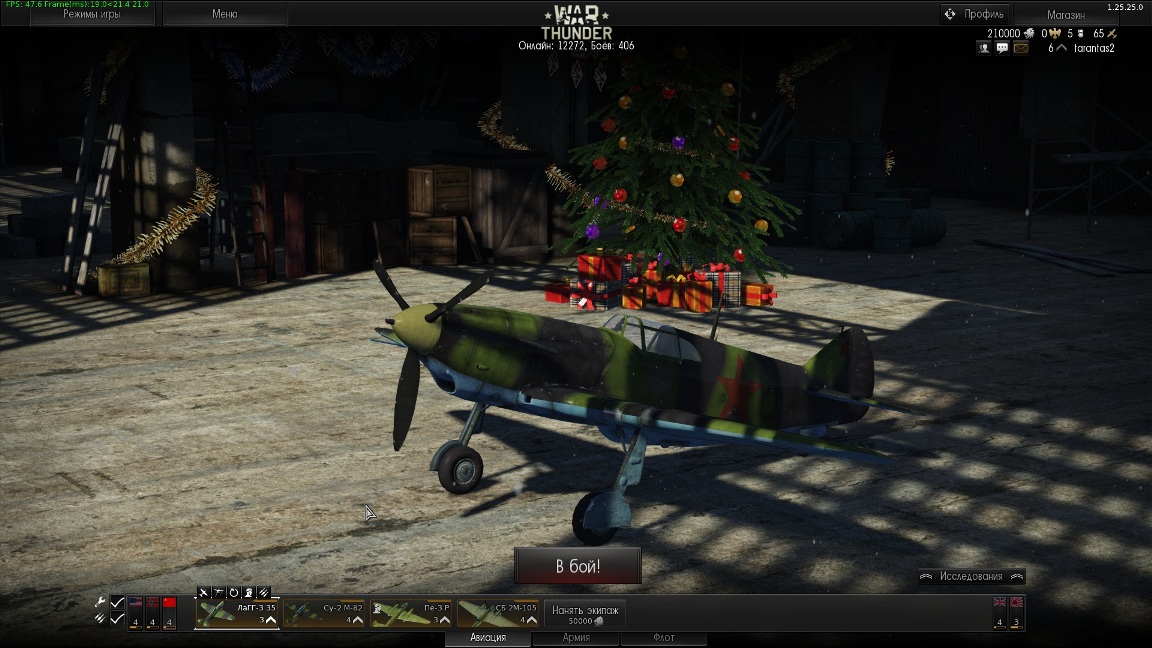Start battle with the В бой! button
This screenshot has height=648, width=1152.
(577, 566)
